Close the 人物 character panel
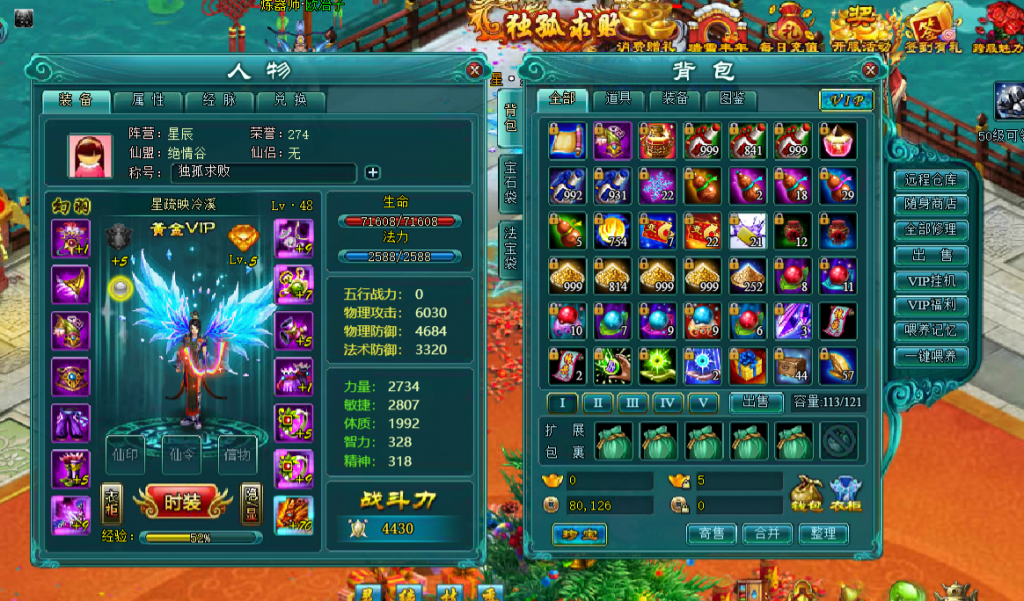 (x=474, y=70)
